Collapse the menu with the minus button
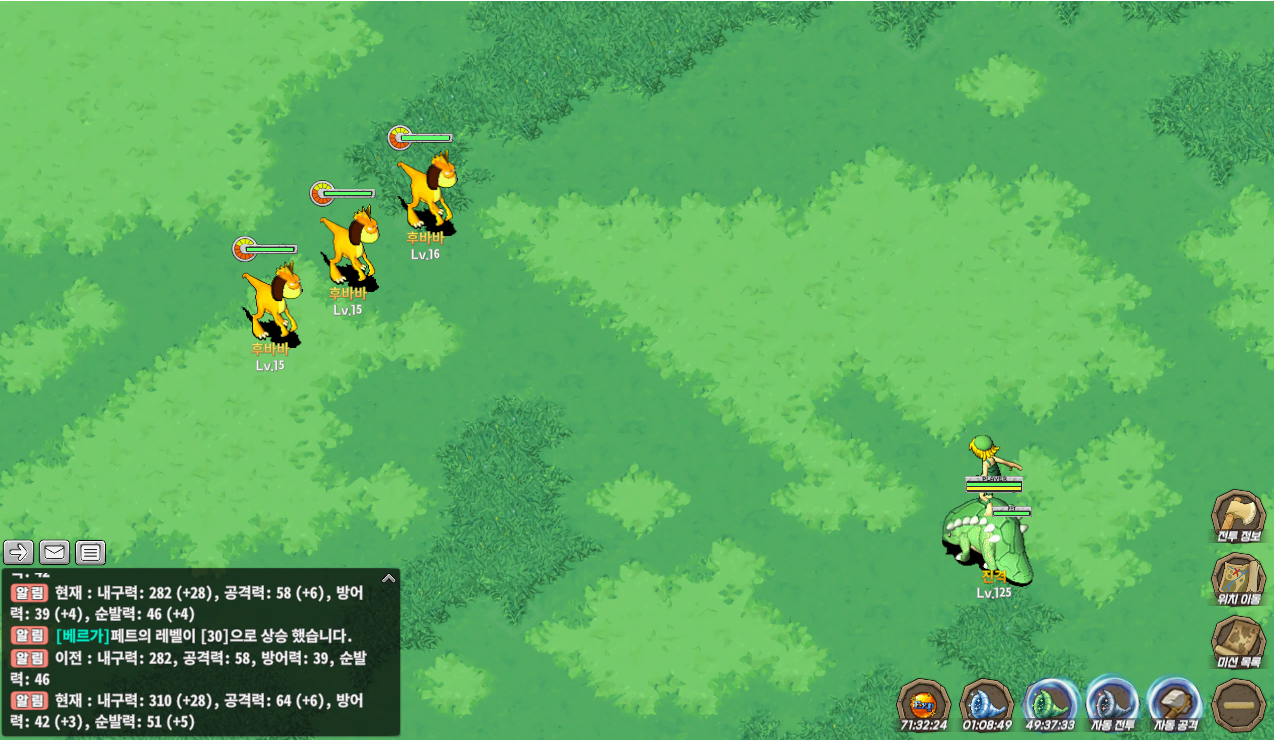This screenshot has width=1274, height=740. pyautogui.click(x=1238, y=704)
